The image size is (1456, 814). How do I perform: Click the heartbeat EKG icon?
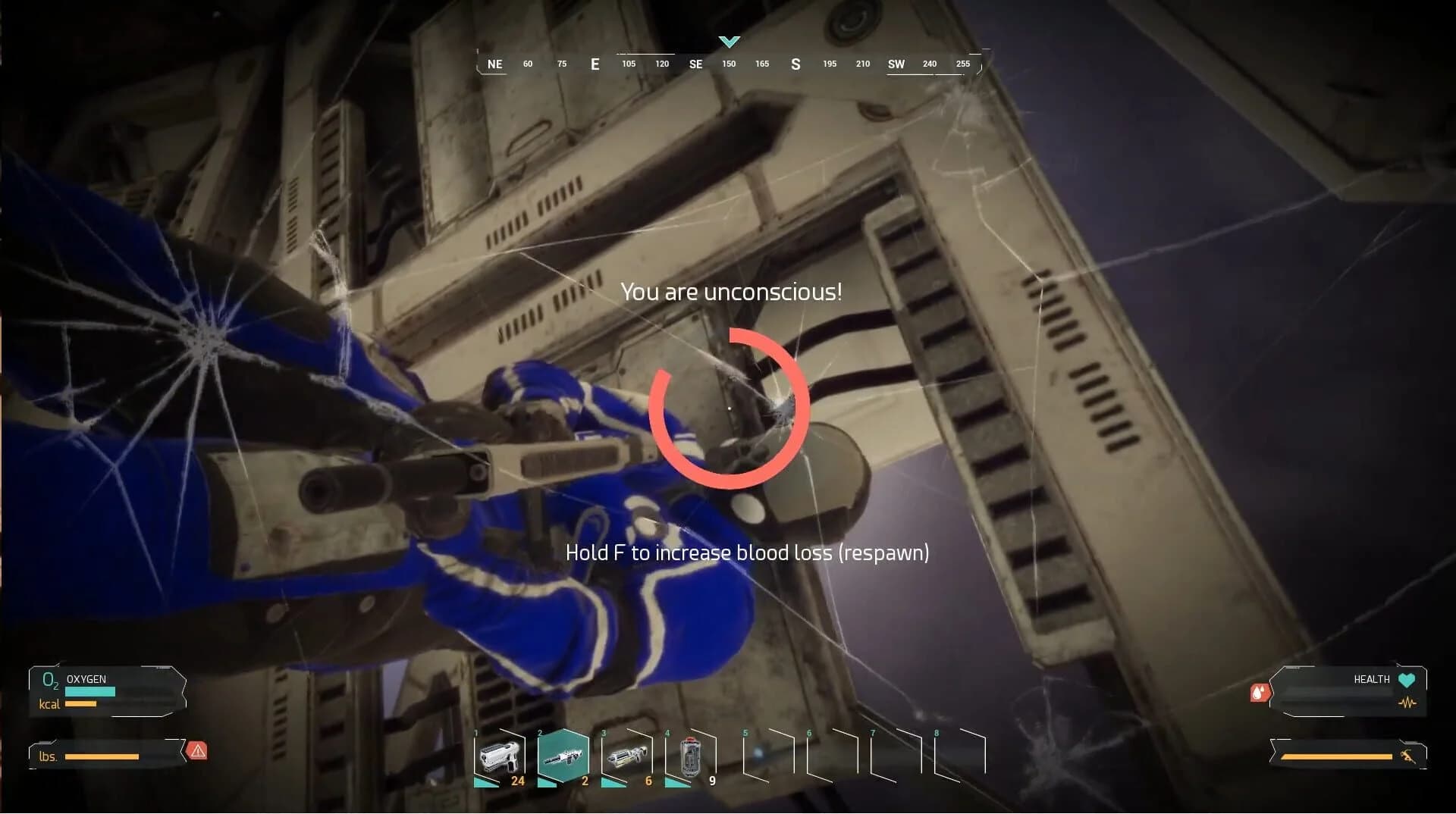[x=1407, y=703]
